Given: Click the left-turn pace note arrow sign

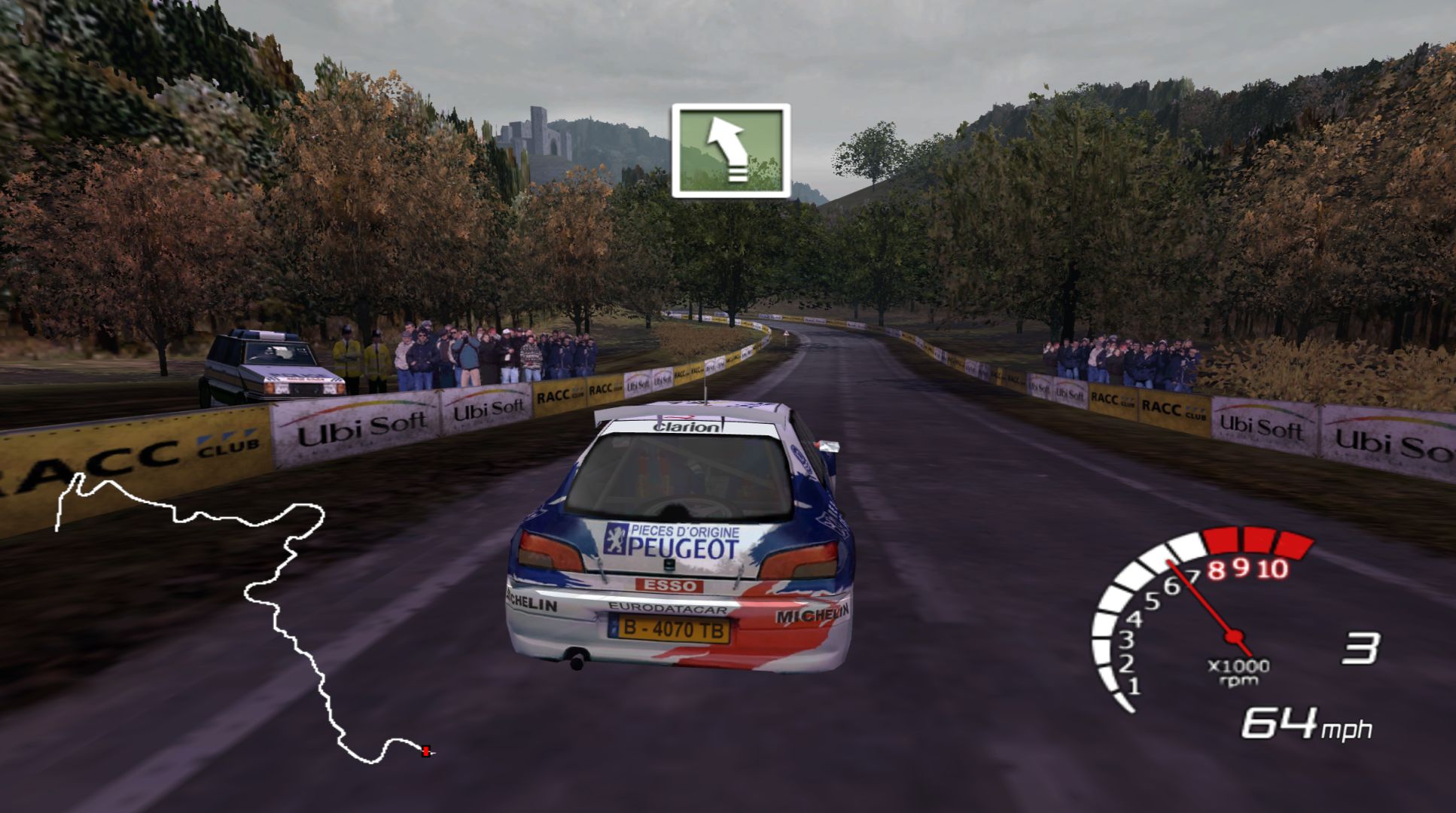Looking at the screenshot, I should [x=730, y=151].
